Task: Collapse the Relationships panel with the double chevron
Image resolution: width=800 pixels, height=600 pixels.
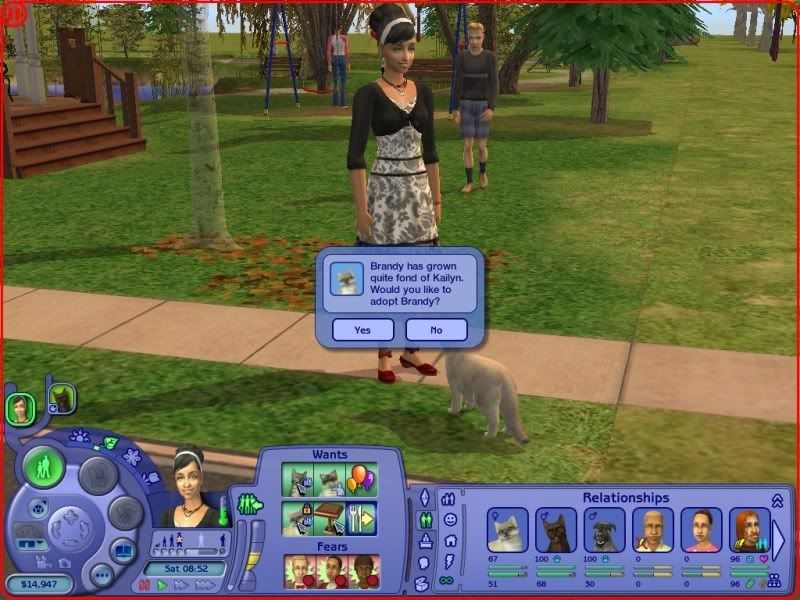Action: coord(777,500)
